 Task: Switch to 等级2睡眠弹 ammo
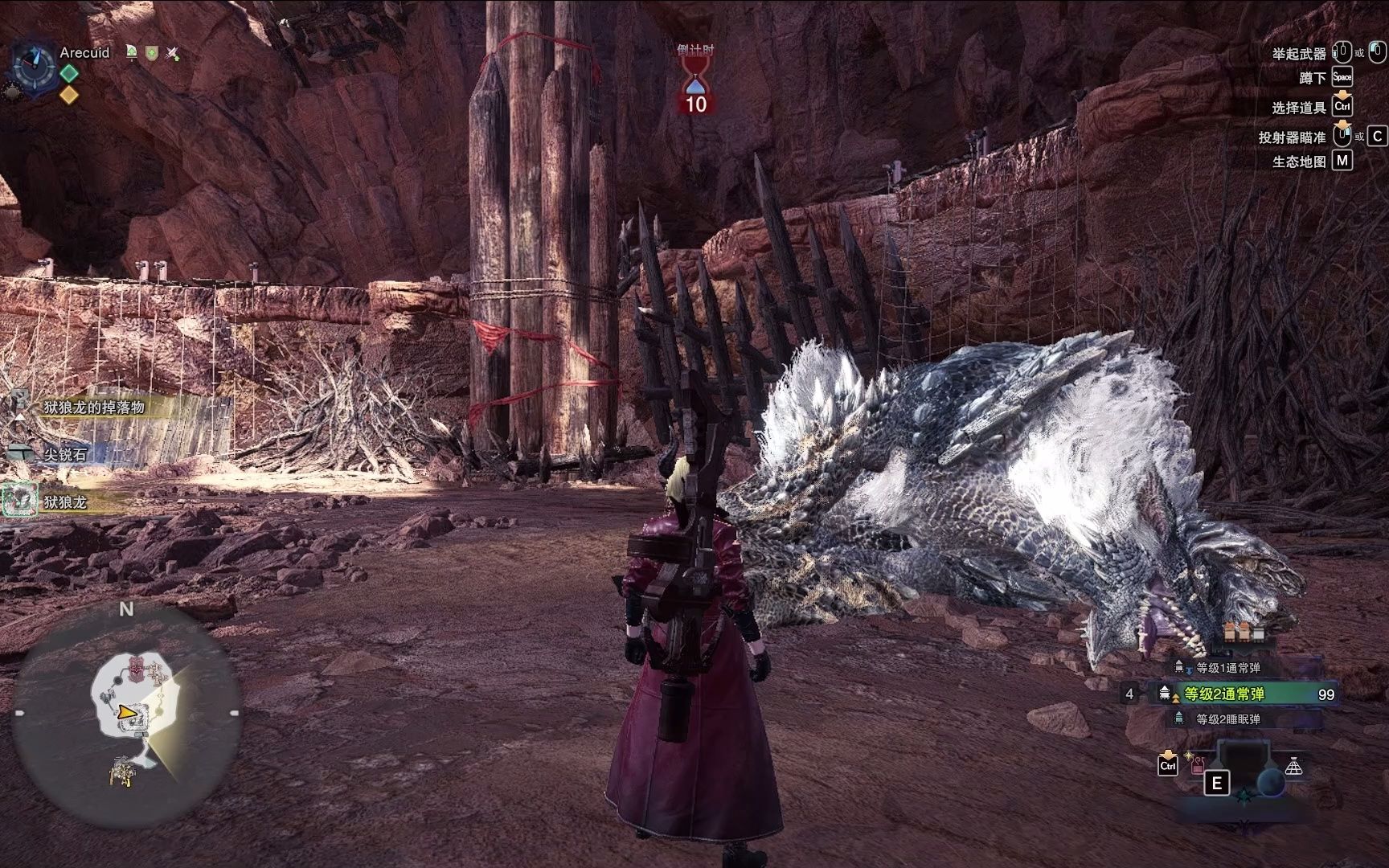1227,719
